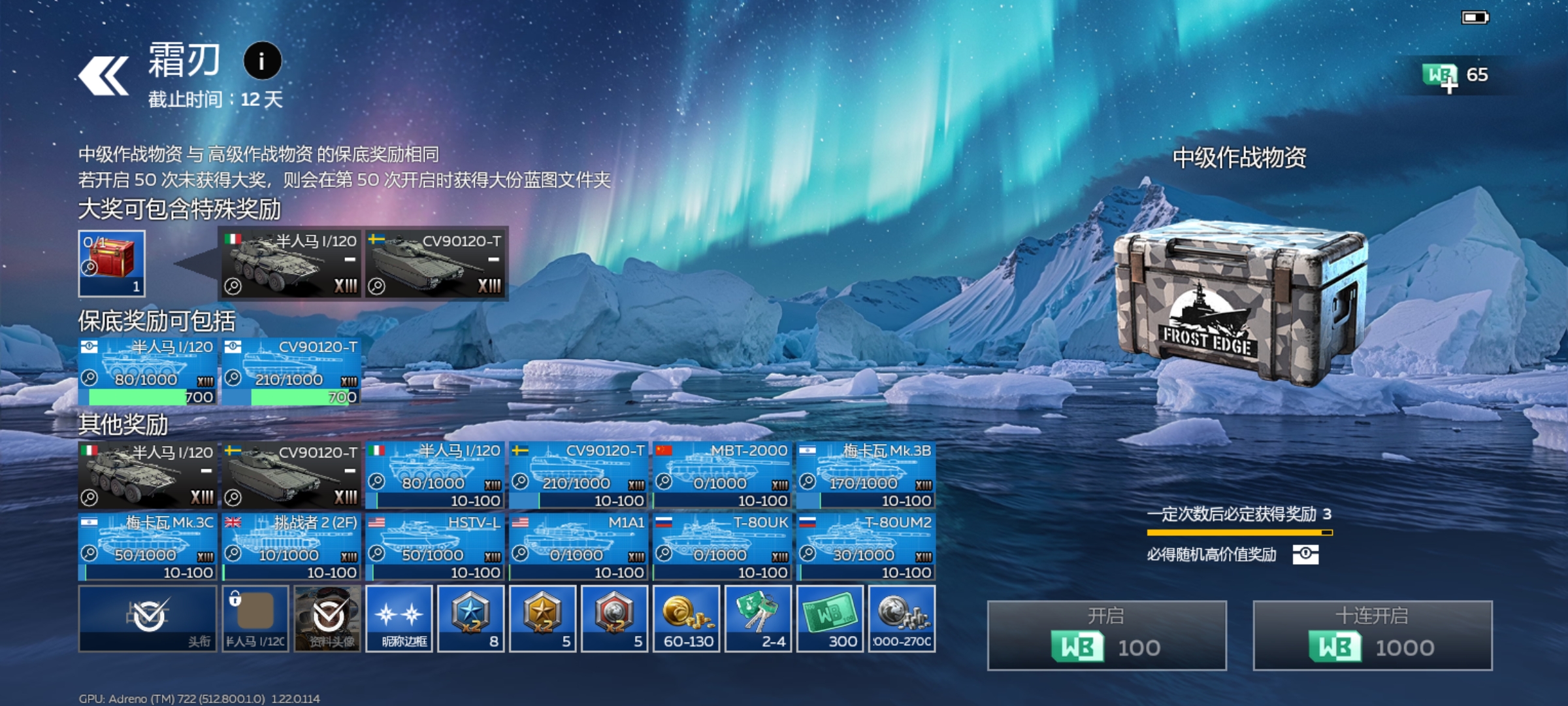Screen dimensions: 1568x706
Task: Choose 十连开启 for 1000 WB
Action: 1372,635
